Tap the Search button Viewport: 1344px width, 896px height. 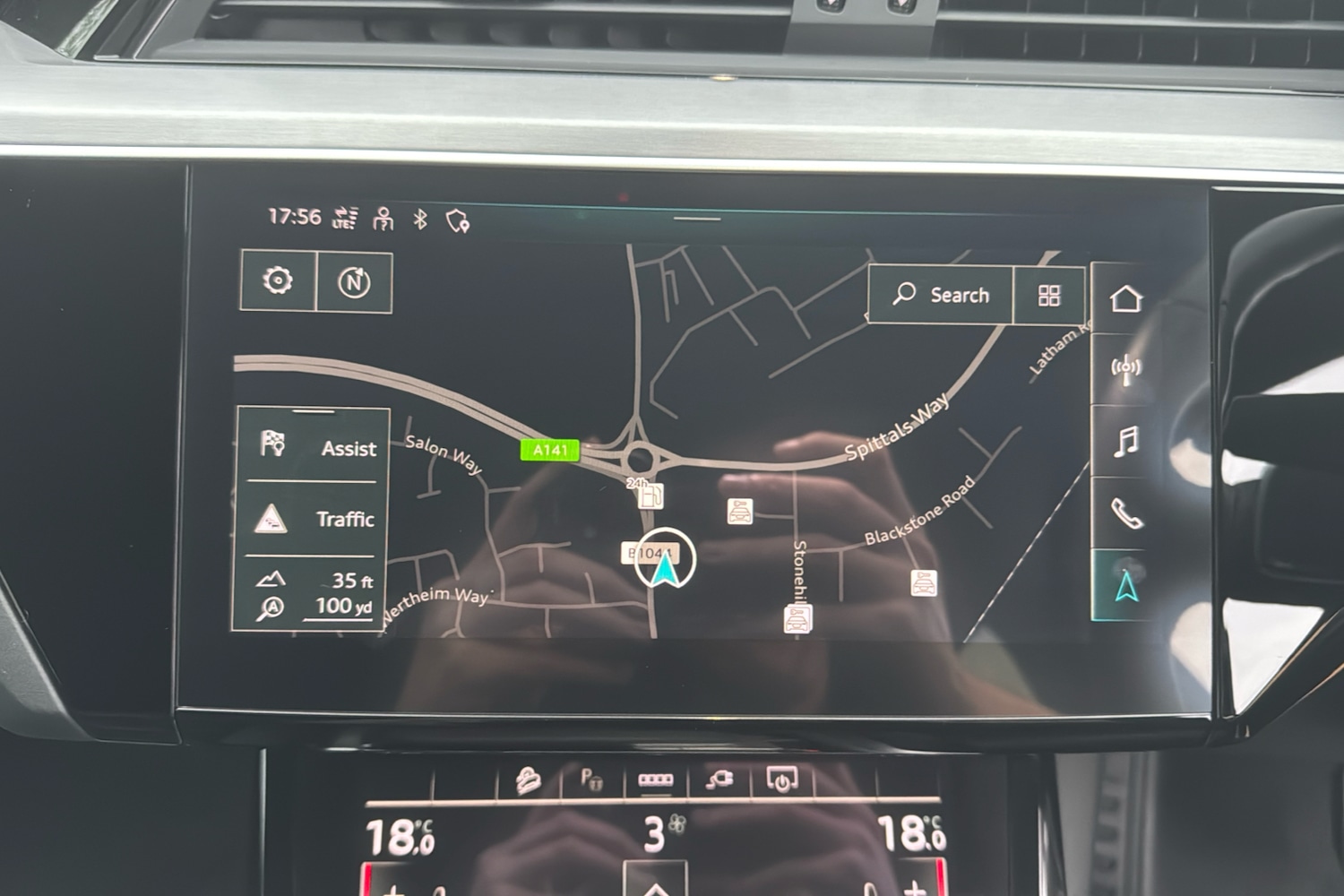(943, 294)
